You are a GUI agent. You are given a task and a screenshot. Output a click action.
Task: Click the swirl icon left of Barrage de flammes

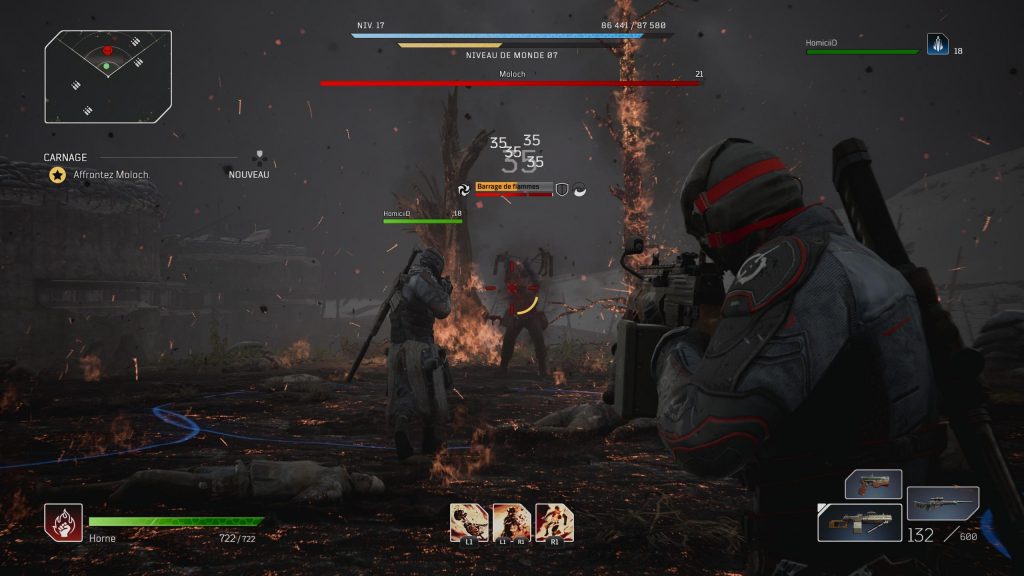coord(464,189)
